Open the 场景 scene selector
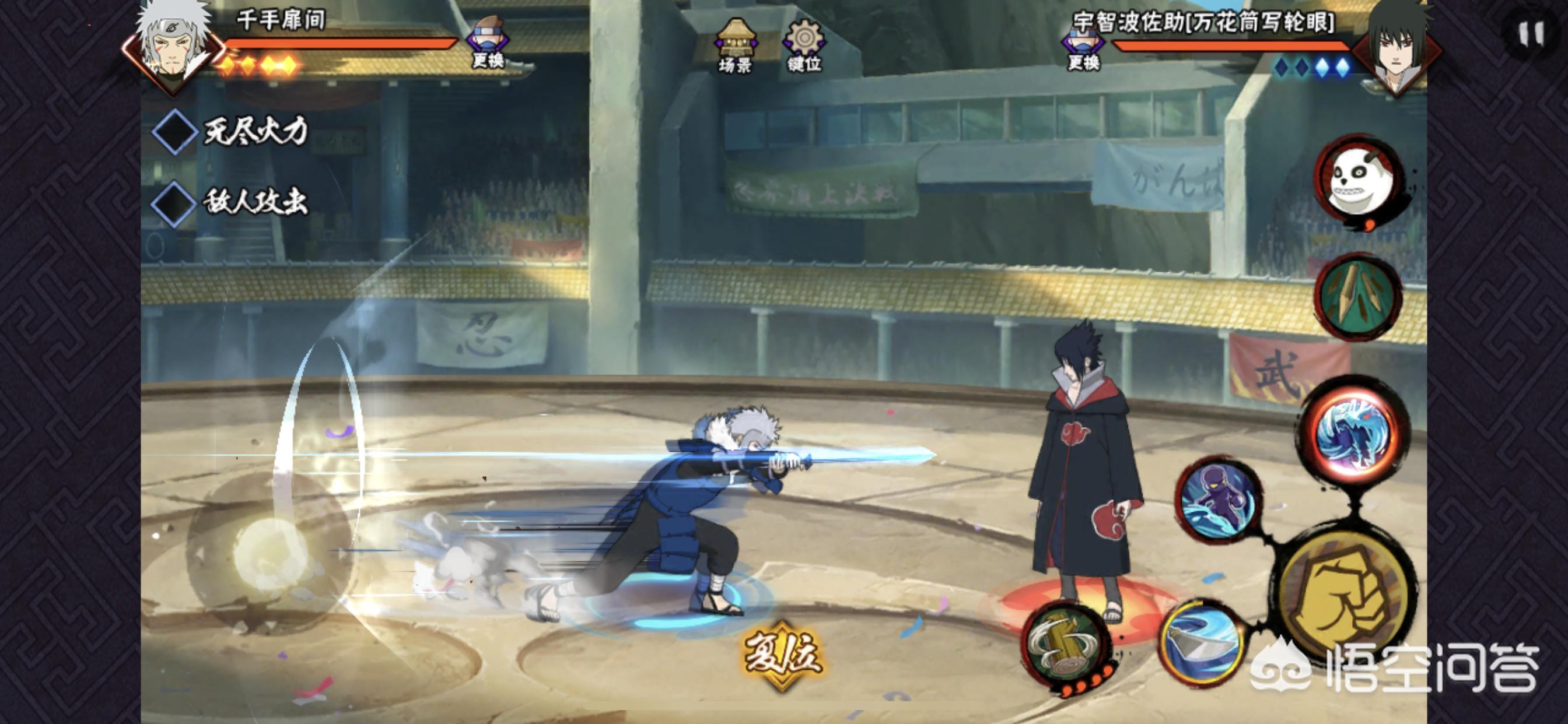 tap(736, 45)
